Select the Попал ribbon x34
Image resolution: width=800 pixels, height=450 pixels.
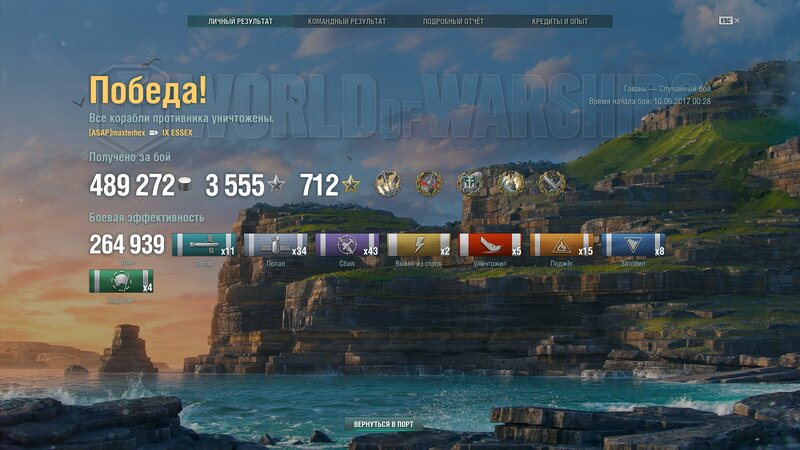(276, 245)
